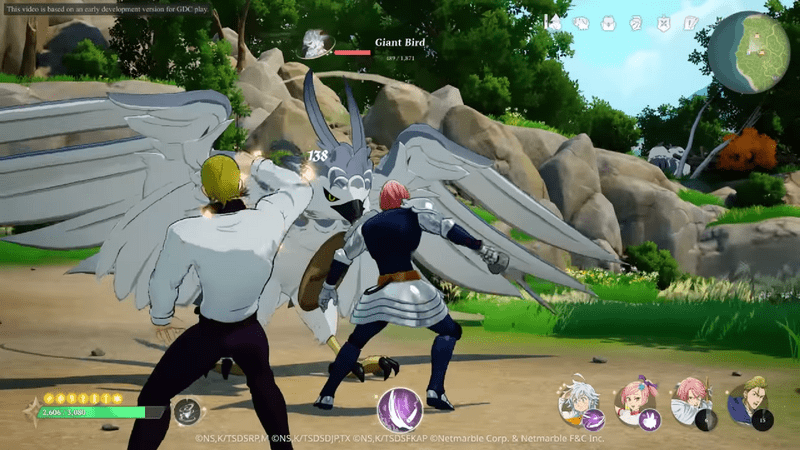Click the crossed-swords shield icon

click(x=662, y=22)
